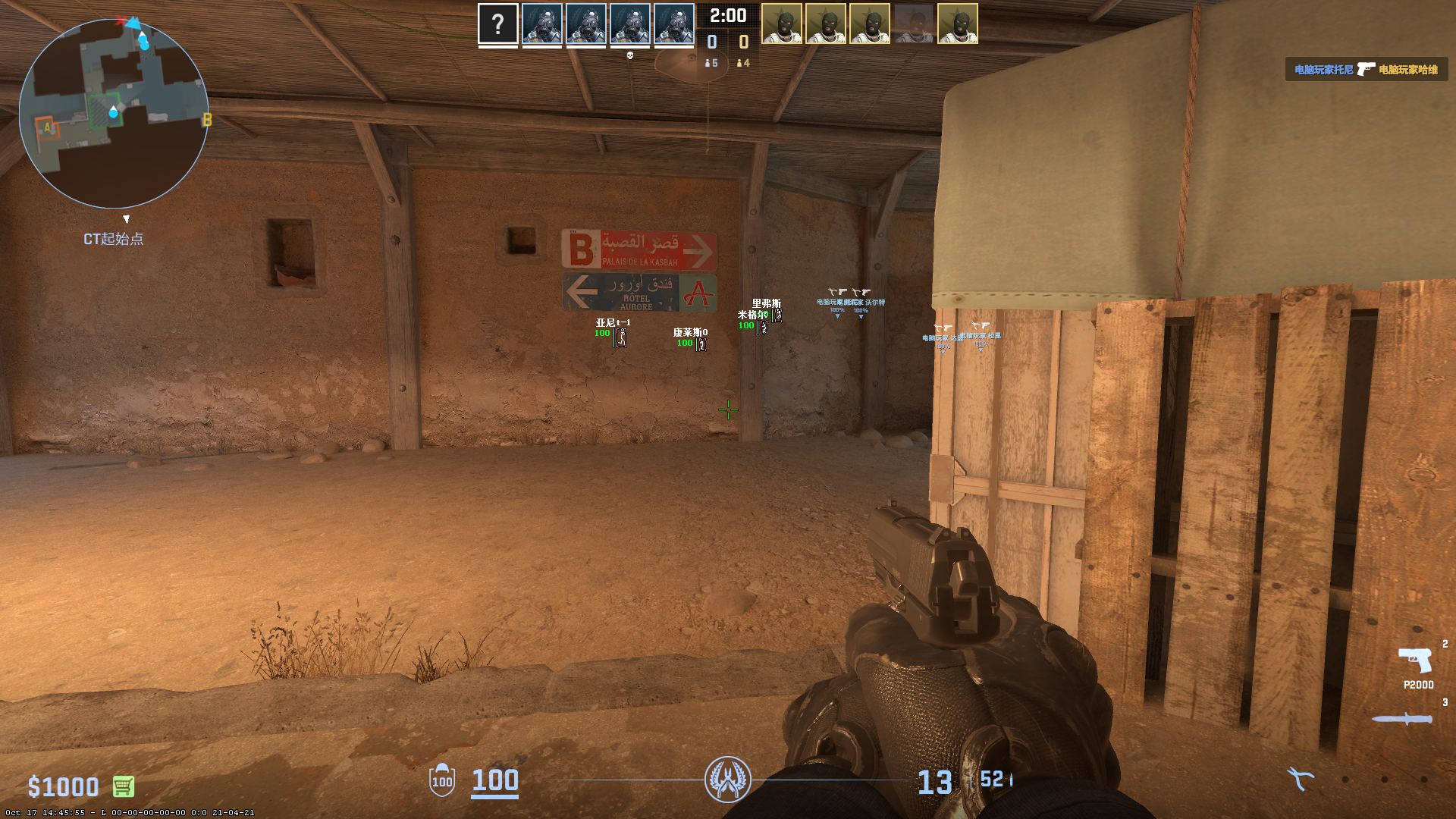Select the knife weapon slot

(x=1402, y=718)
